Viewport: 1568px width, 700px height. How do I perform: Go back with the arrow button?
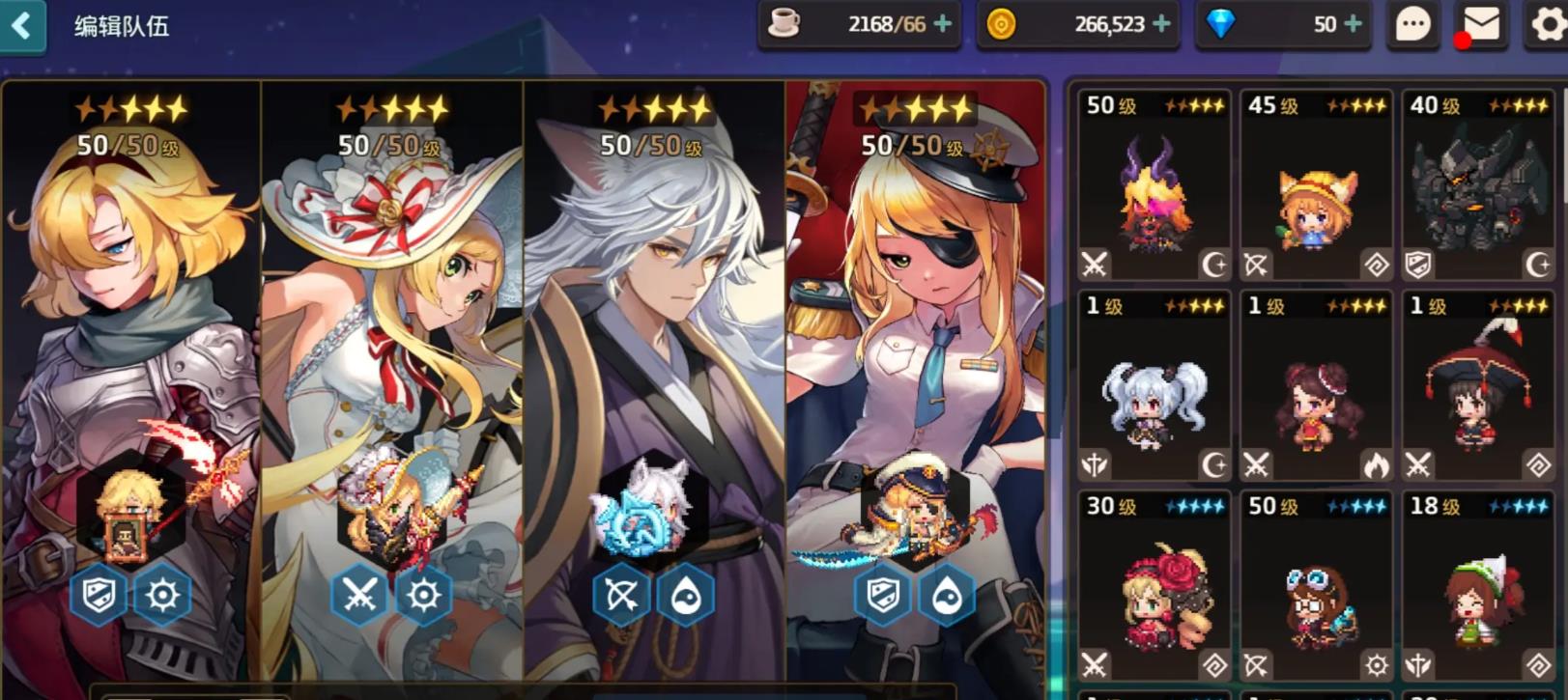point(21,25)
